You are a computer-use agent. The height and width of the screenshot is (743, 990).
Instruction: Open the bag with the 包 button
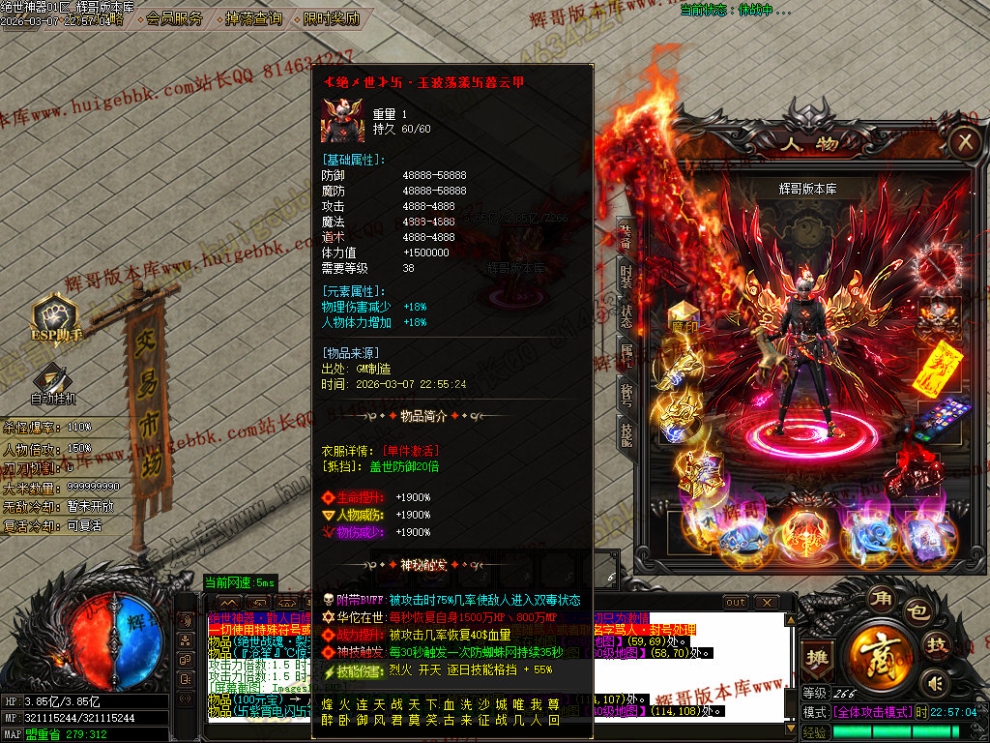[916, 610]
